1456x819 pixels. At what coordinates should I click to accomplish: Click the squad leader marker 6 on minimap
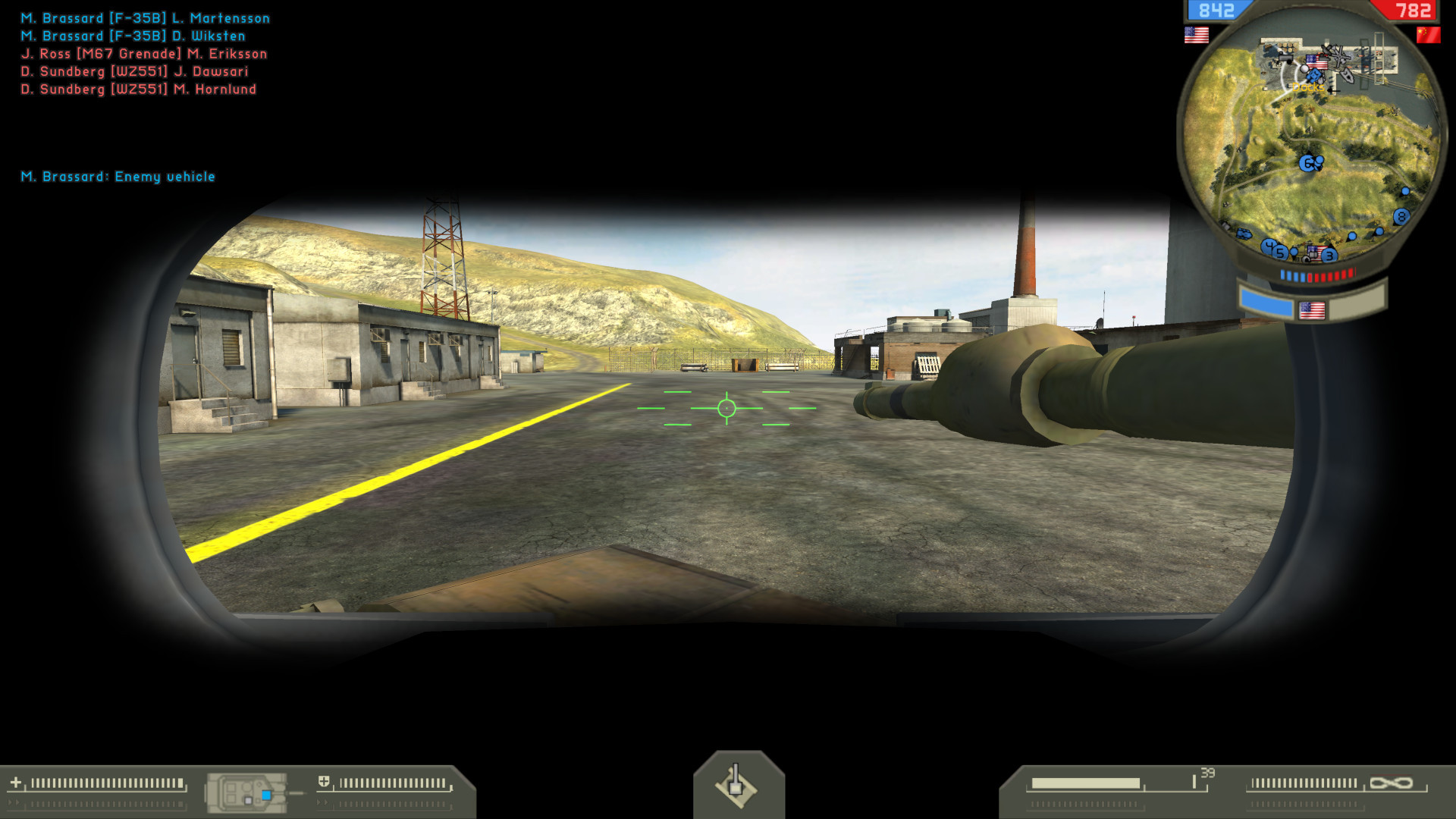click(x=1306, y=162)
